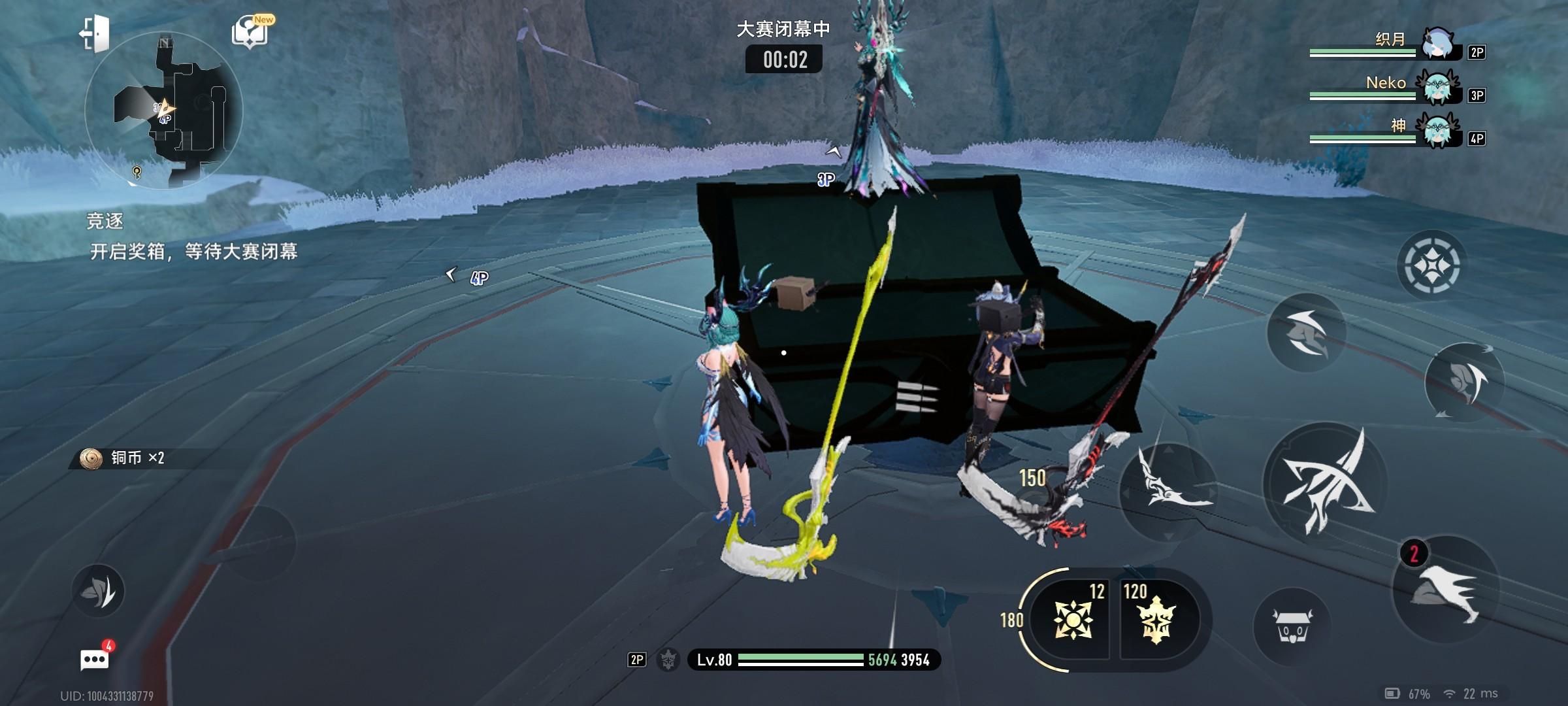The image size is (1568, 706).
Task: Tap the circular target lock-on button
Action: point(1431,265)
